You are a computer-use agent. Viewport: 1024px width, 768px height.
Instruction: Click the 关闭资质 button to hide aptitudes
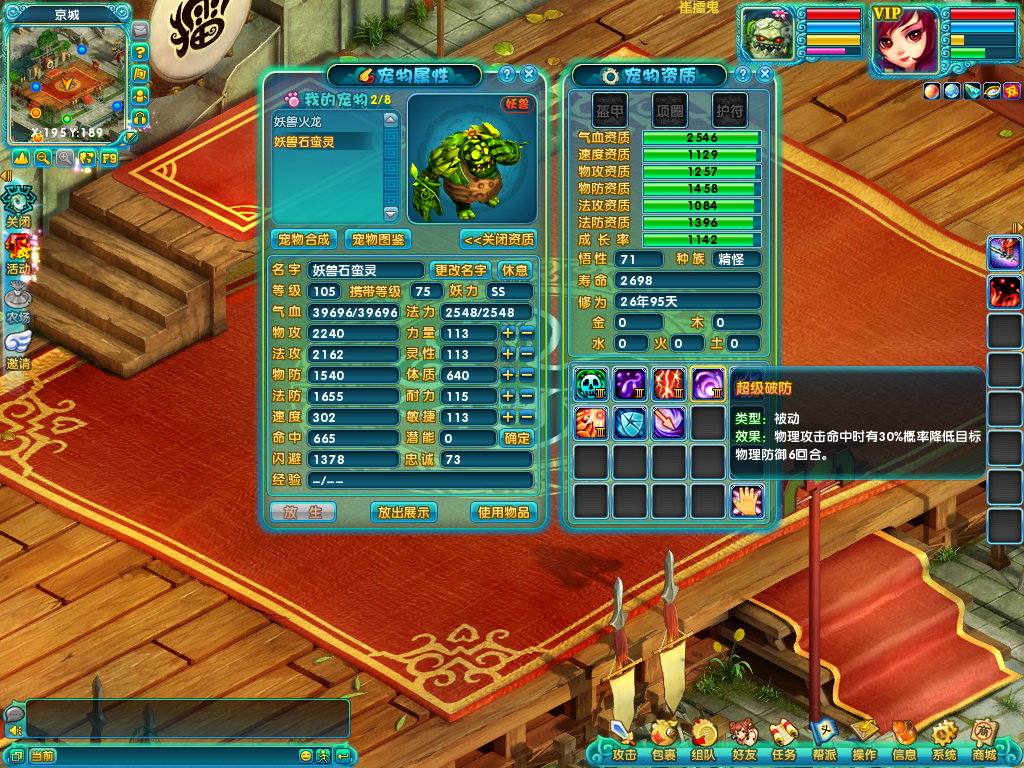click(498, 240)
